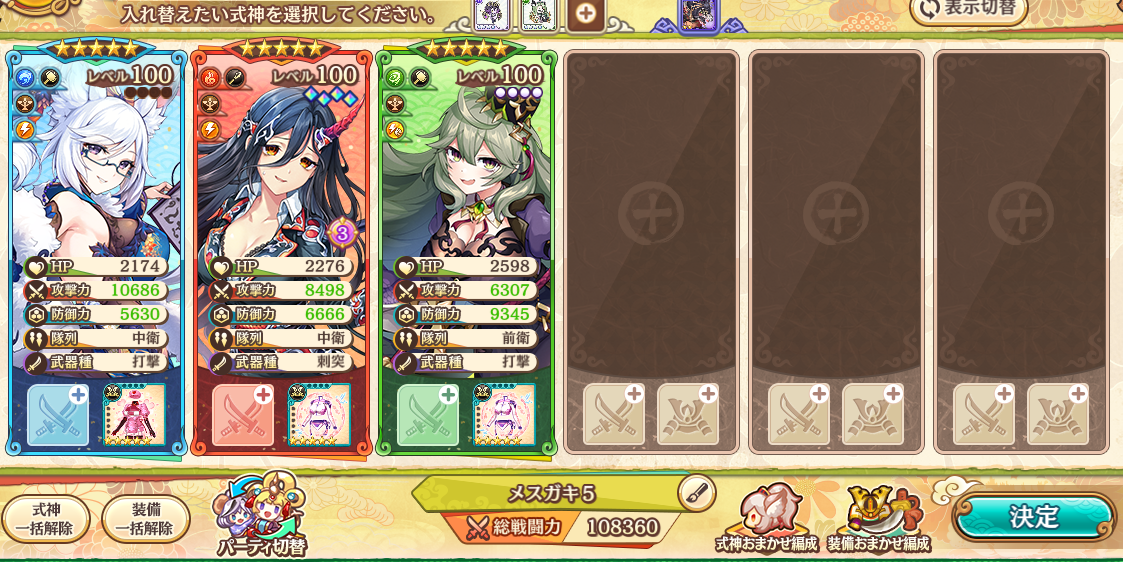Open armor slot on the green card
This screenshot has height=562, width=1123.
[x=504, y=415]
